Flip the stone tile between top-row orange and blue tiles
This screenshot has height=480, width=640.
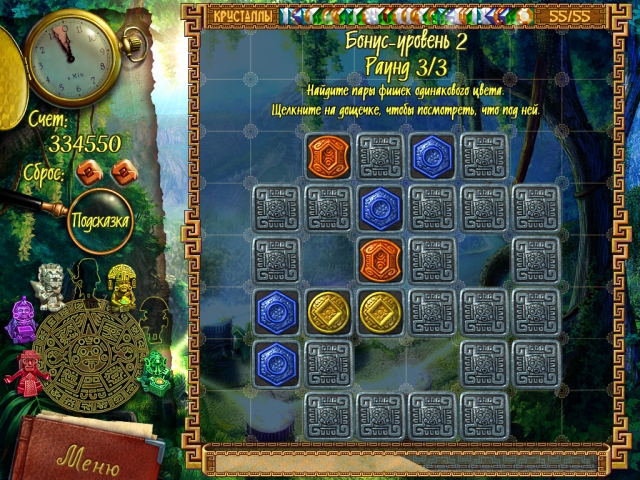[380, 156]
